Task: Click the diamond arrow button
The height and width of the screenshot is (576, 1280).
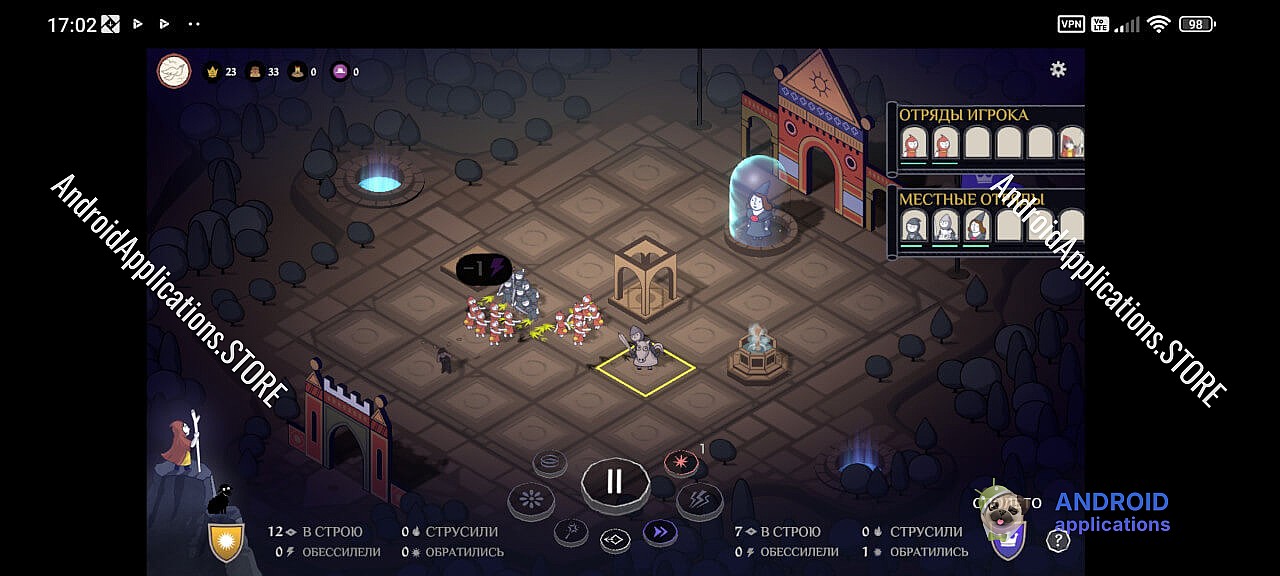Action: [615, 541]
